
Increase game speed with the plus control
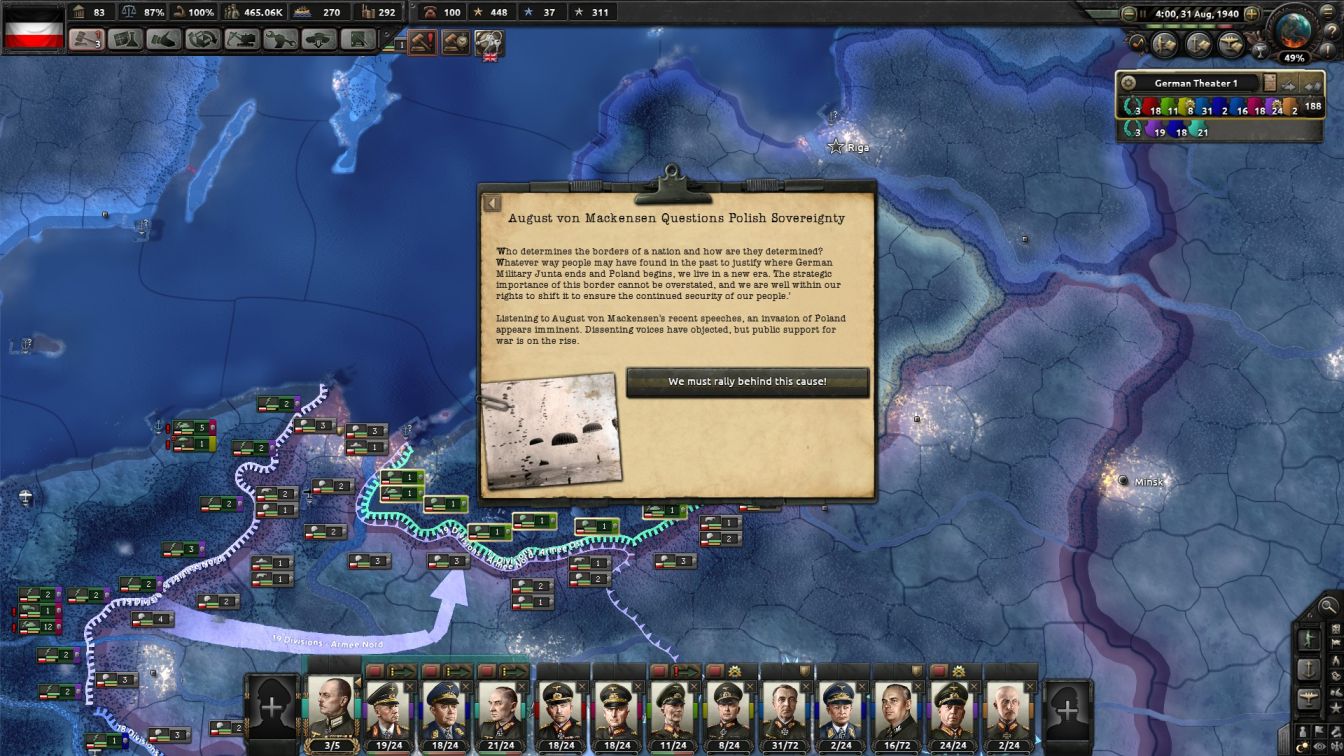point(1251,14)
